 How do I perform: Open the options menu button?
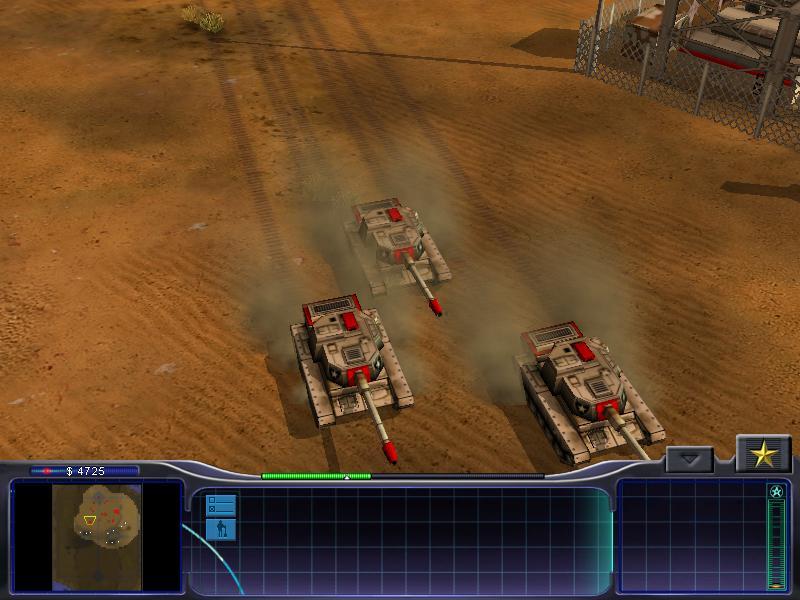[x=220, y=504]
